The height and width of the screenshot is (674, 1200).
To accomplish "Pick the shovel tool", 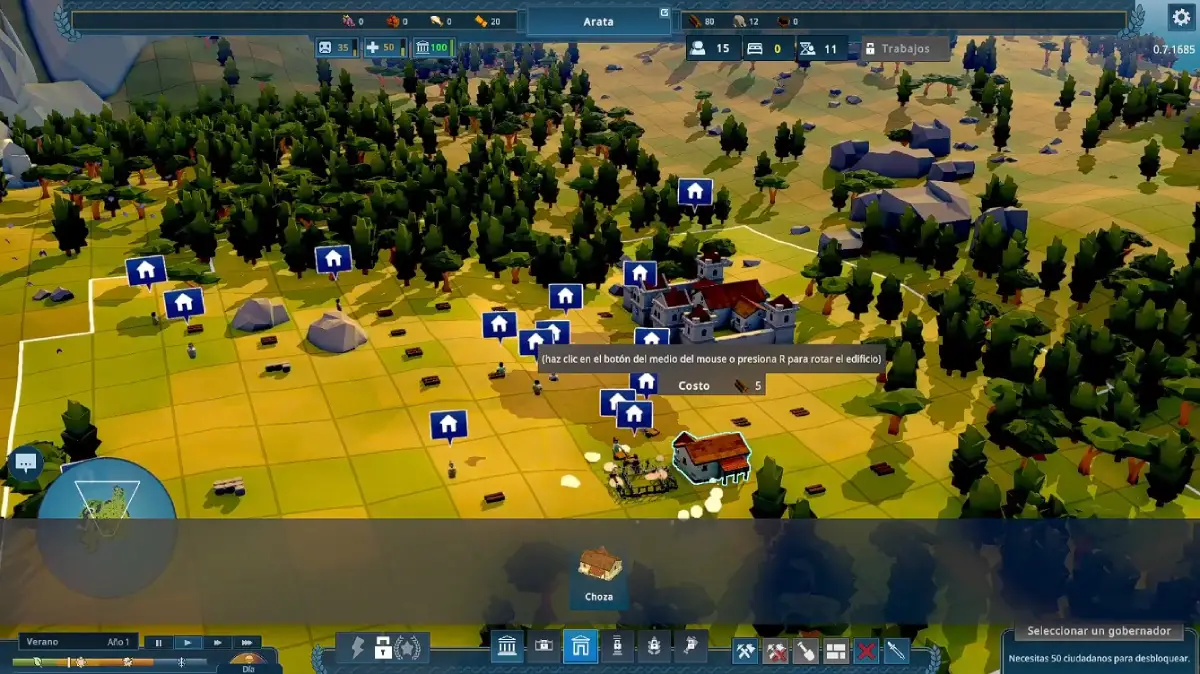I will pyautogui.click(x=806, y=651).
